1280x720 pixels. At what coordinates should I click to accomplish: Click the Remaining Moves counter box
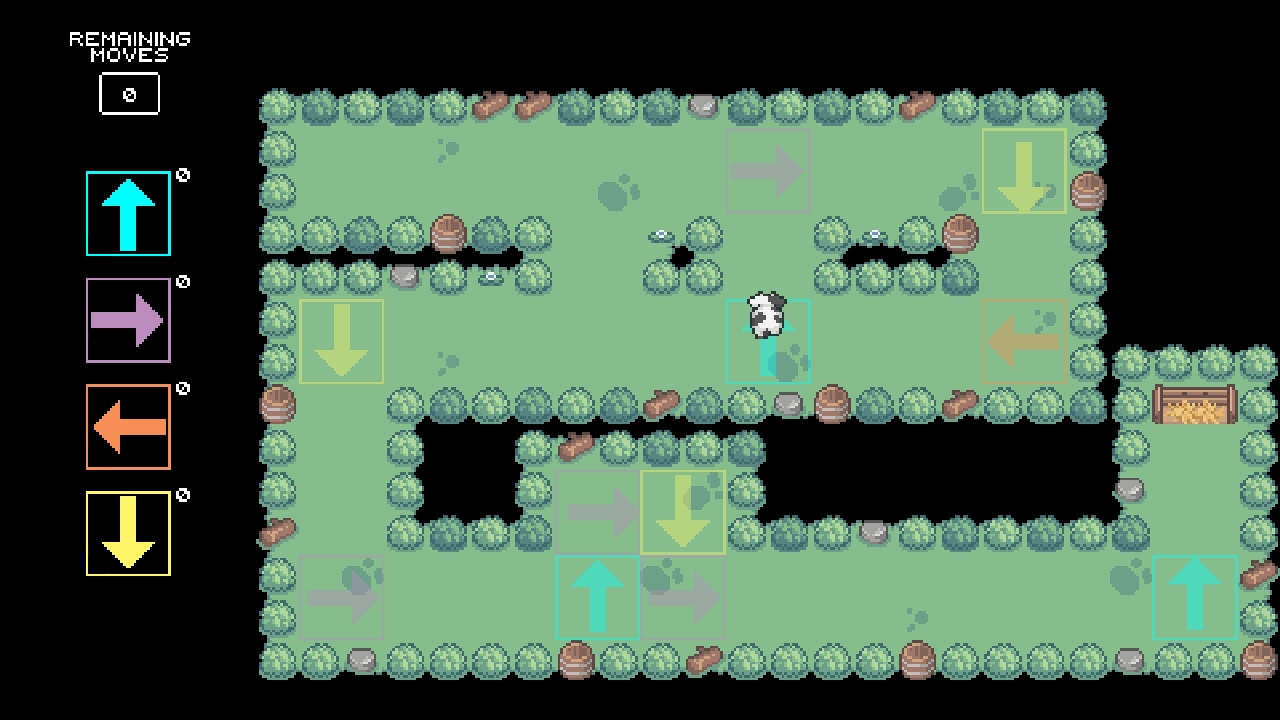pos(129,93)
